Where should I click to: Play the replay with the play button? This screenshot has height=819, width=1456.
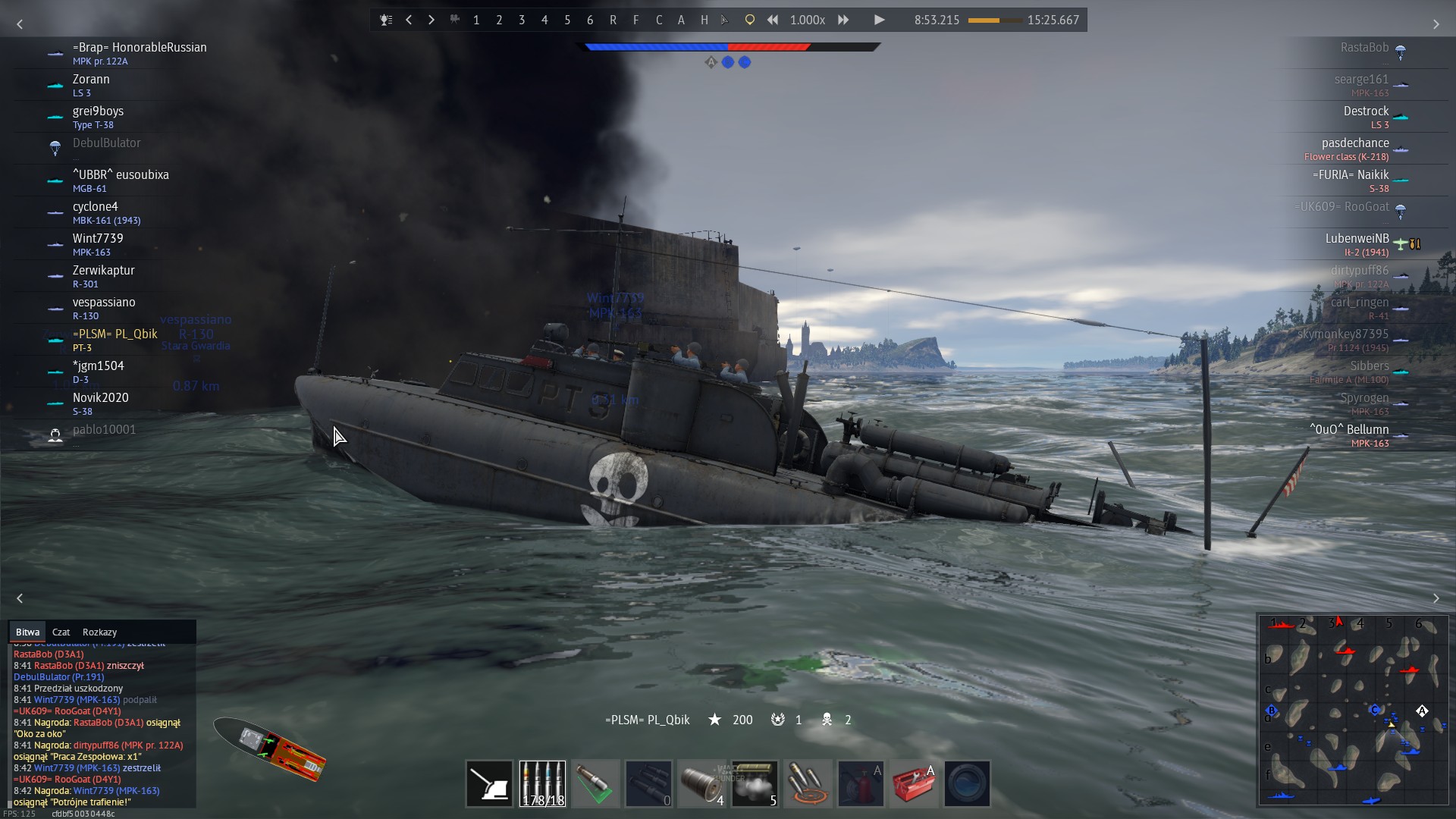tap(879, 20)
